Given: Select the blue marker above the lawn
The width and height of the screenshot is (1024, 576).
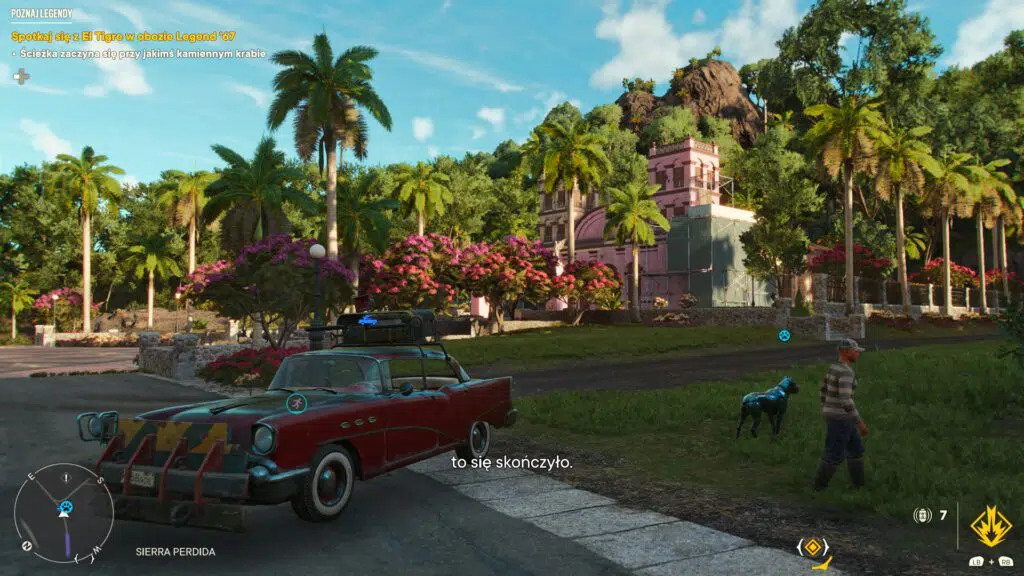Looking at the screenshot, I should point(784,335).
